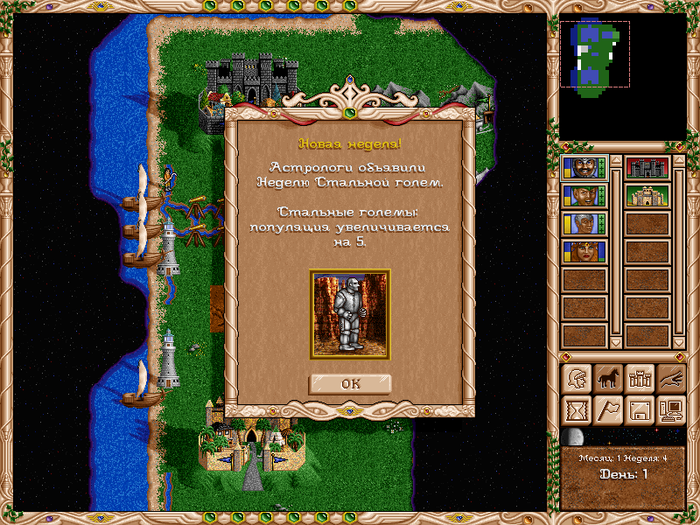Confirm the new week dialog with OK
The height and width of the screenshot is (525, 700).
(349, 383)
